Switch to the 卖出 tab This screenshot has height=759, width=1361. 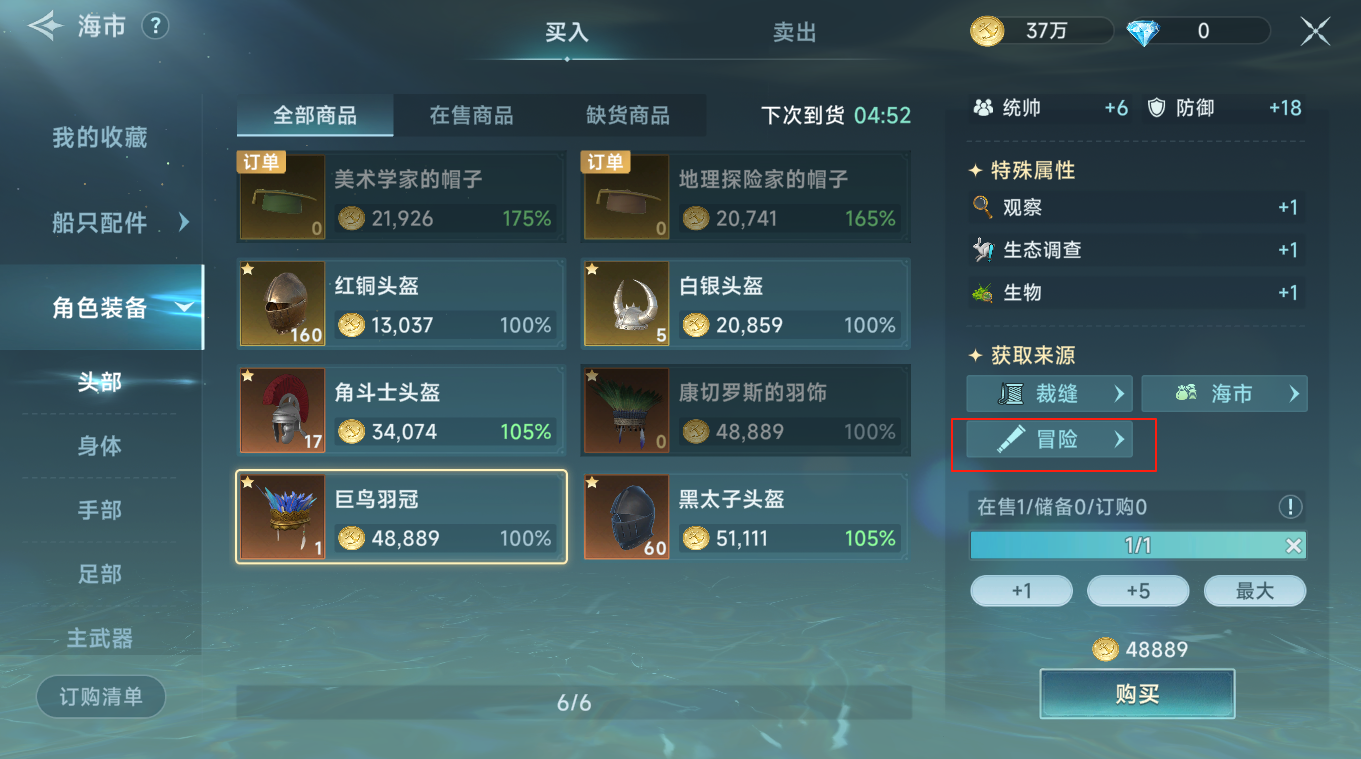click(794, 32)
